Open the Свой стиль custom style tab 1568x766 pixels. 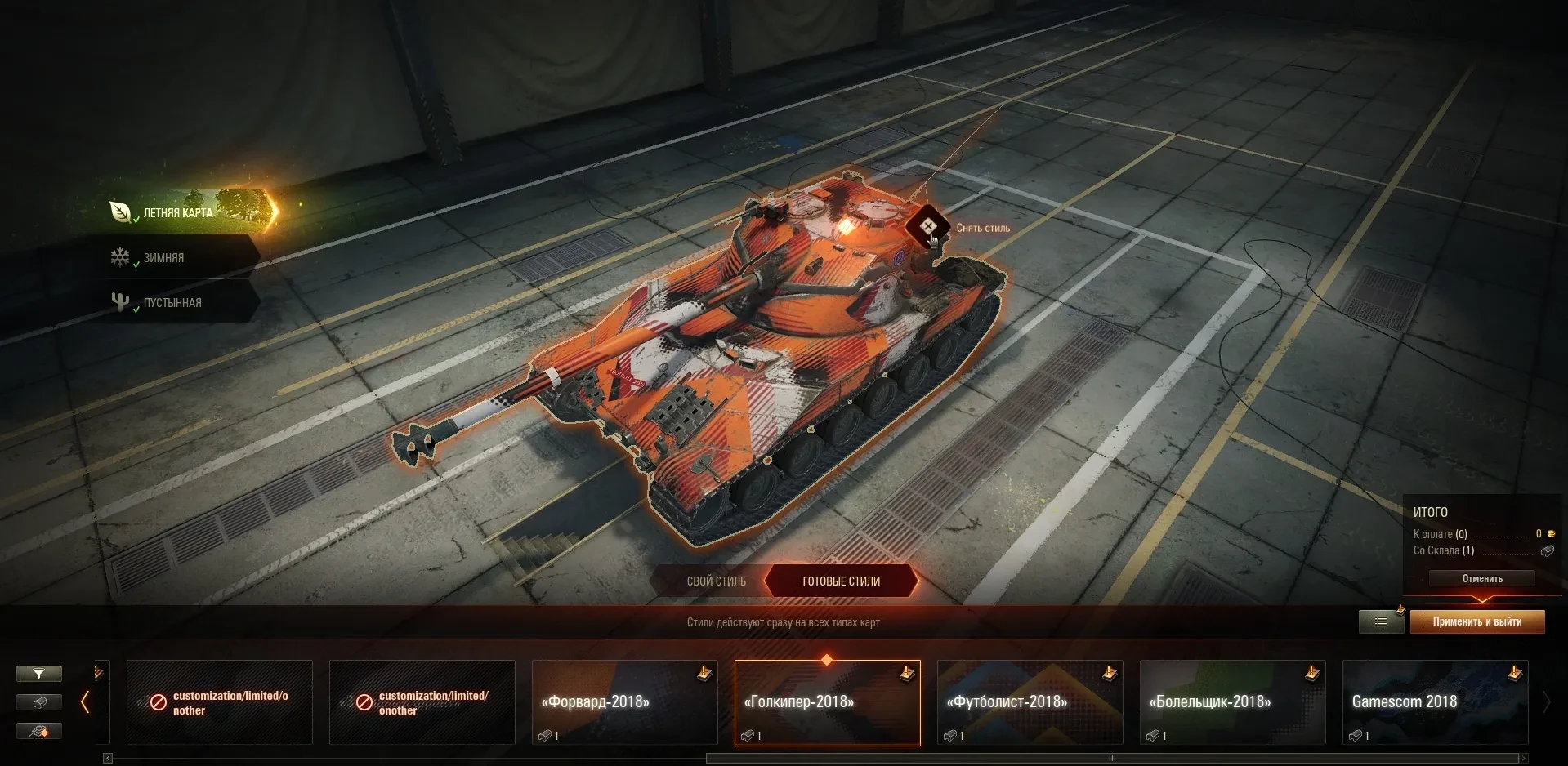point(716,581)
